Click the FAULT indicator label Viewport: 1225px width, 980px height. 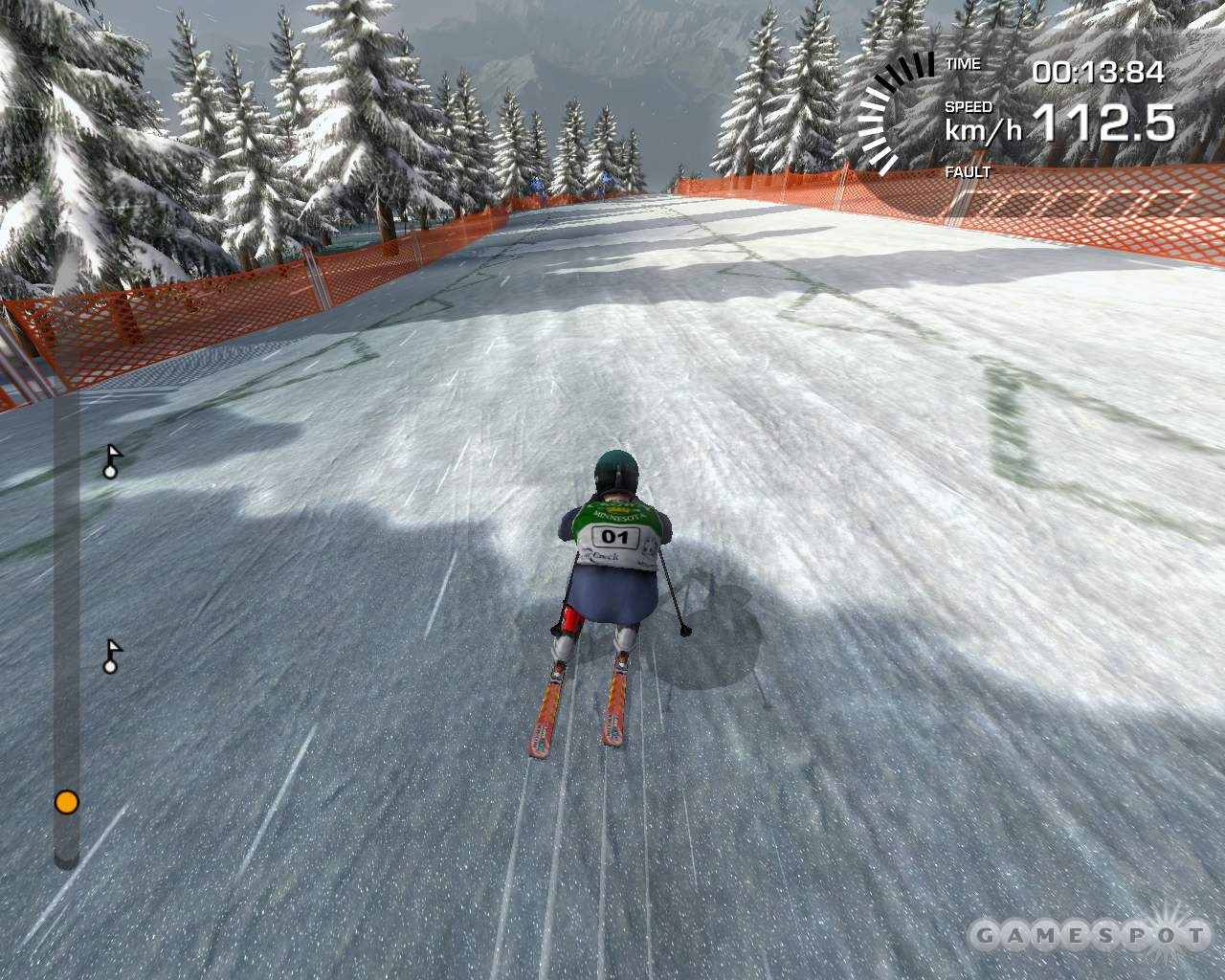click(967, 173)
